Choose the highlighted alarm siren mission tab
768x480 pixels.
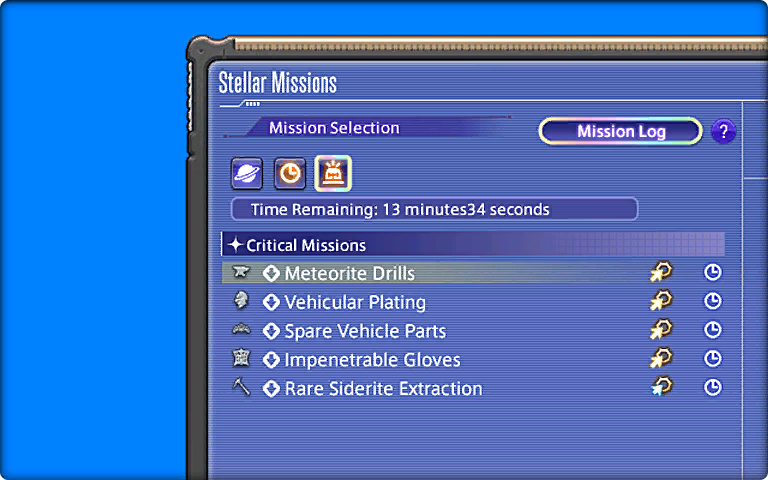click(333, 174)
